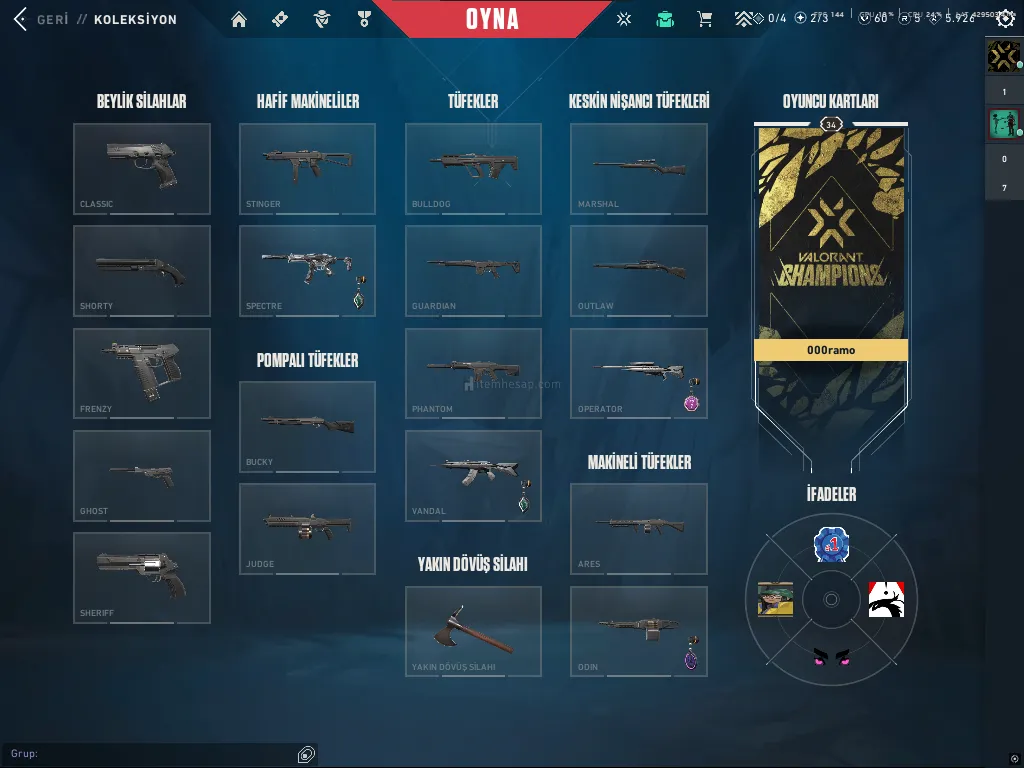This screenshot has height=768, width=1024.
Task: Choose the pink eyes spray slot
Action: [830, 656]
